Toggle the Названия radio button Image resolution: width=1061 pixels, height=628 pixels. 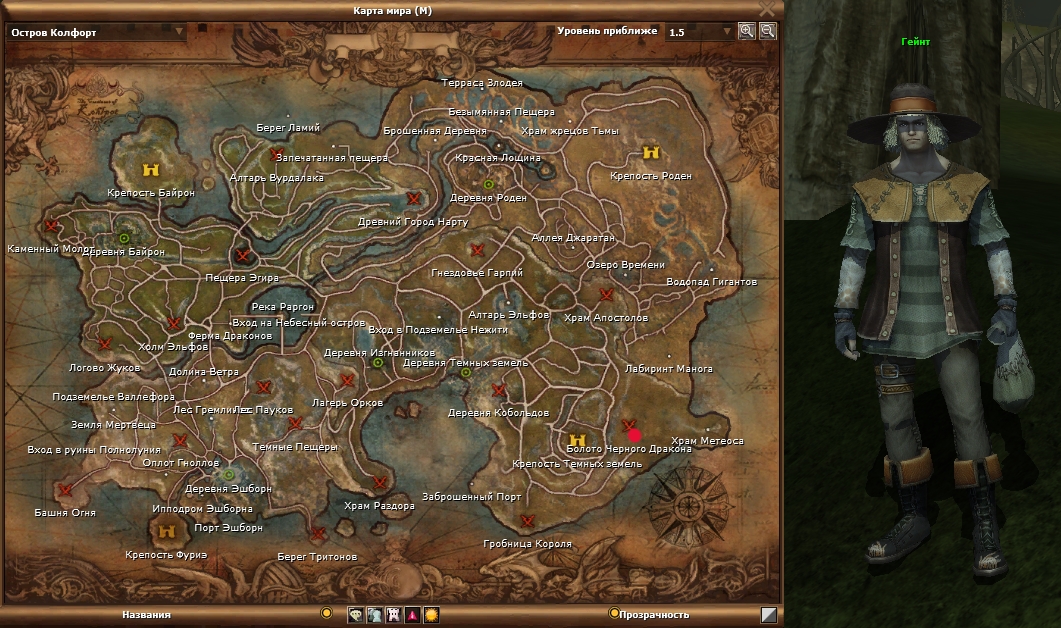[x=326, y=613]
